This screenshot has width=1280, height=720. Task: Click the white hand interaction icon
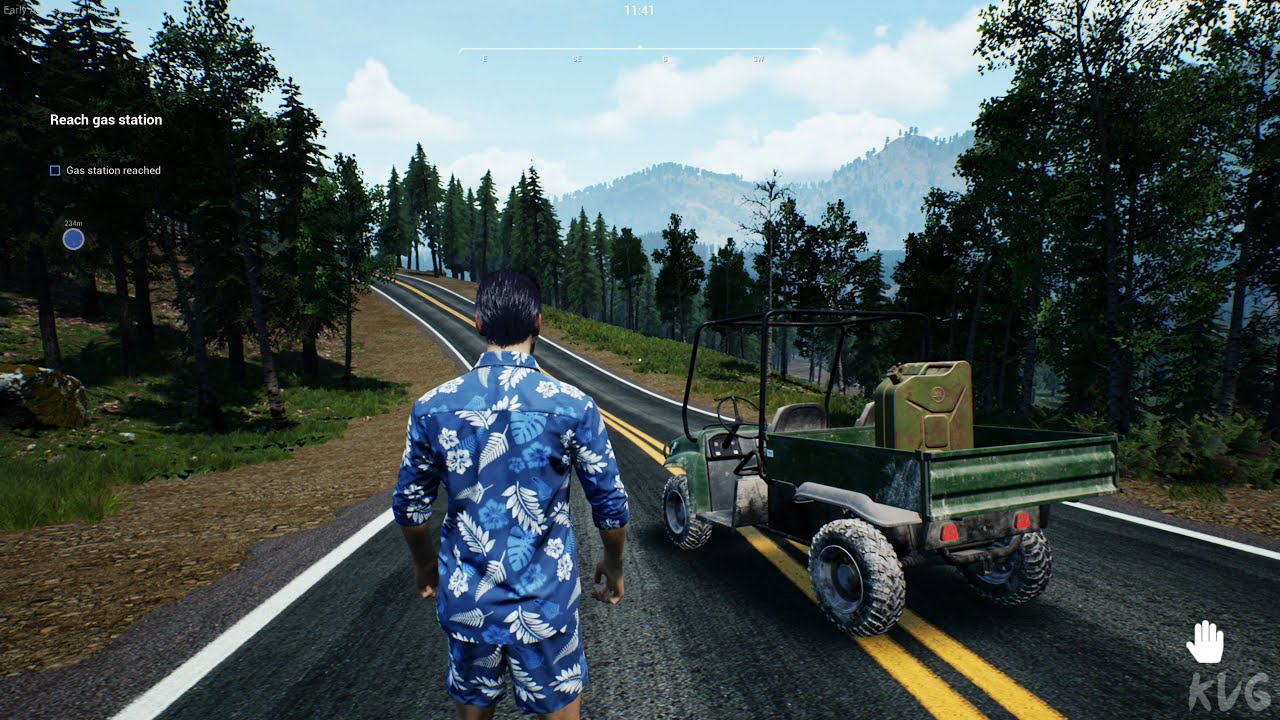[1205, 642]
